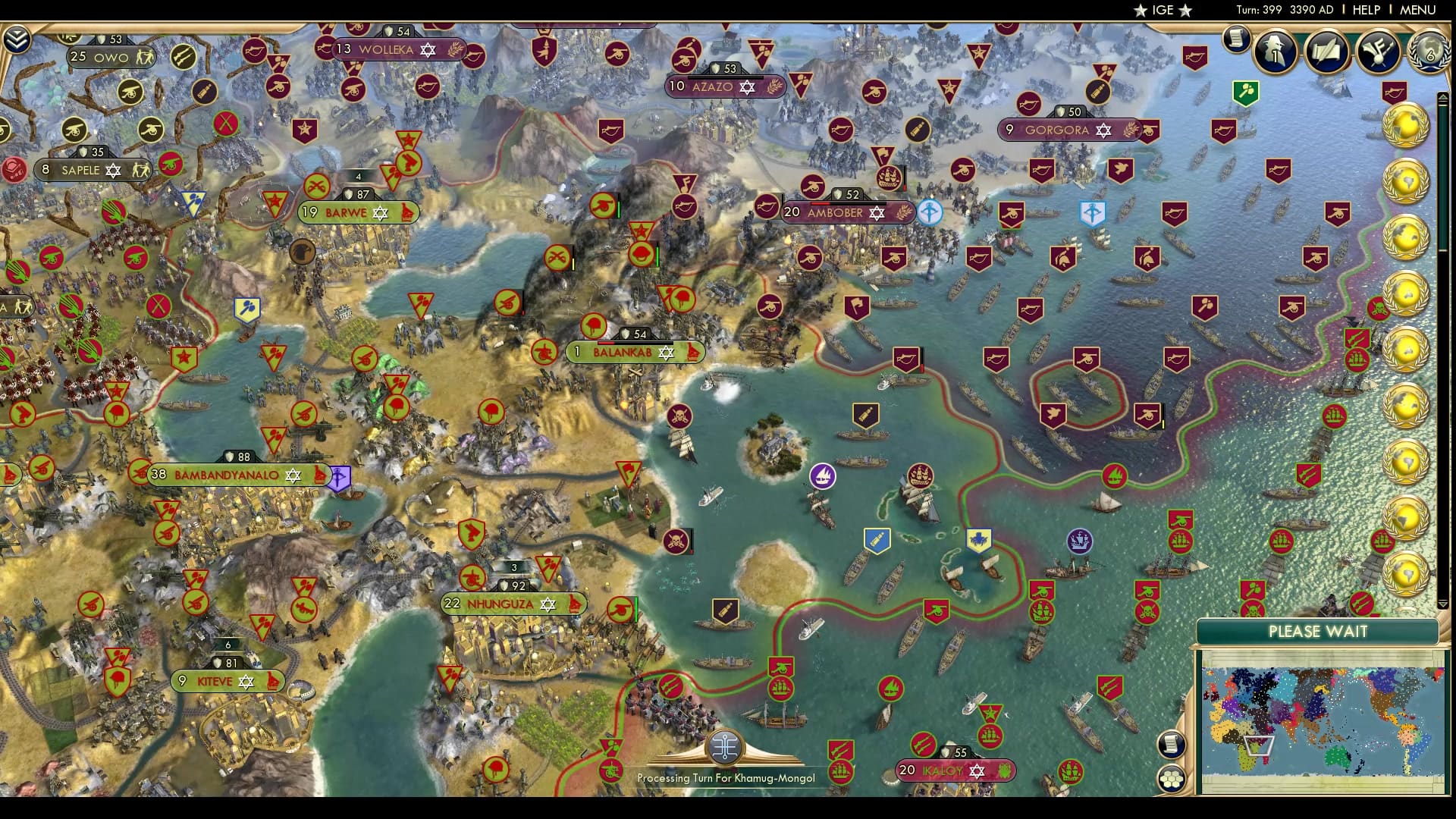
Task: Open HELP from the top bar
Action: pos(1365,10)
